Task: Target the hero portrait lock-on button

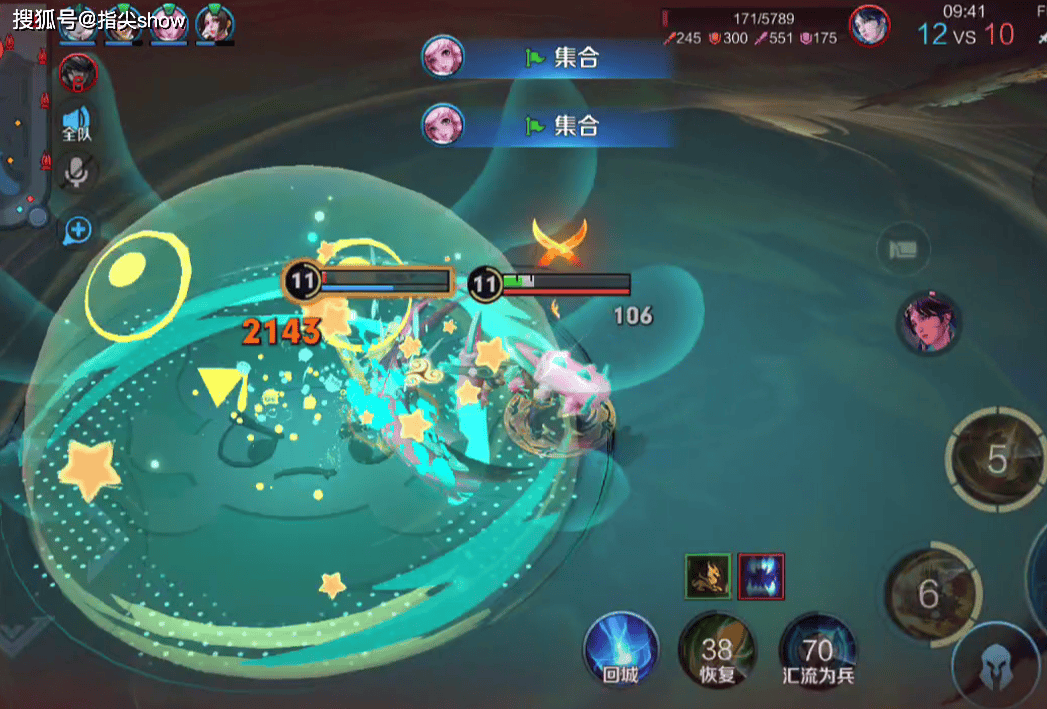Action: [x=928, y=322]
